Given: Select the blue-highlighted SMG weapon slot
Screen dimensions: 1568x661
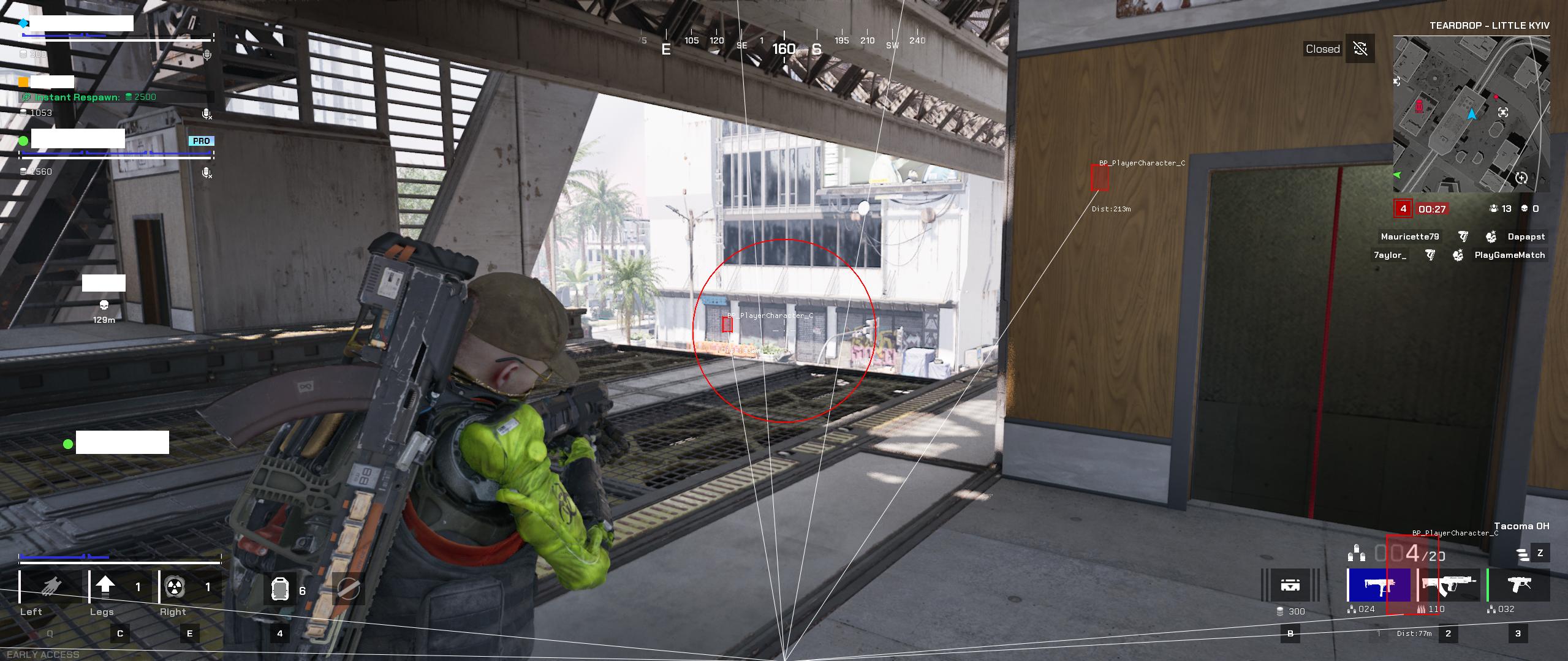Looking at the screenshot, I should 1379,586.
